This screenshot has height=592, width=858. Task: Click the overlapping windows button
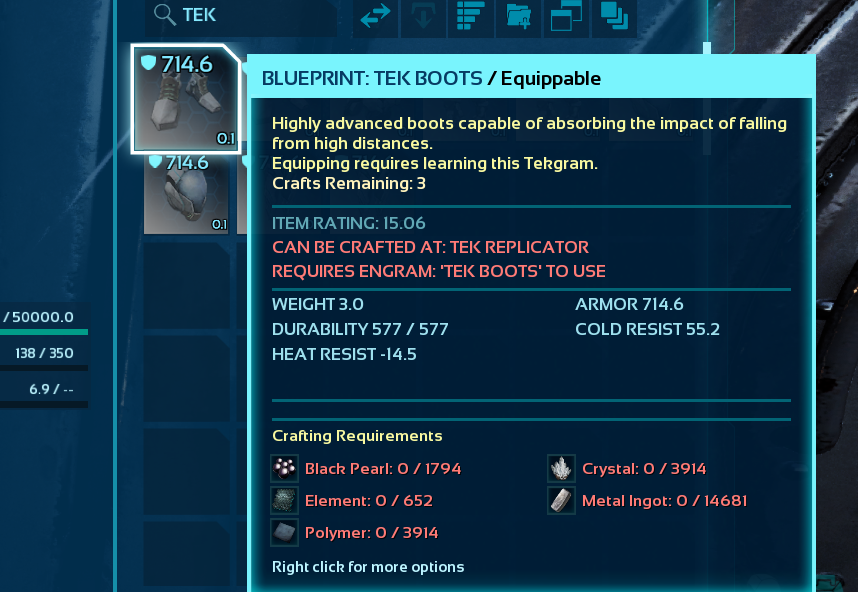565,16
